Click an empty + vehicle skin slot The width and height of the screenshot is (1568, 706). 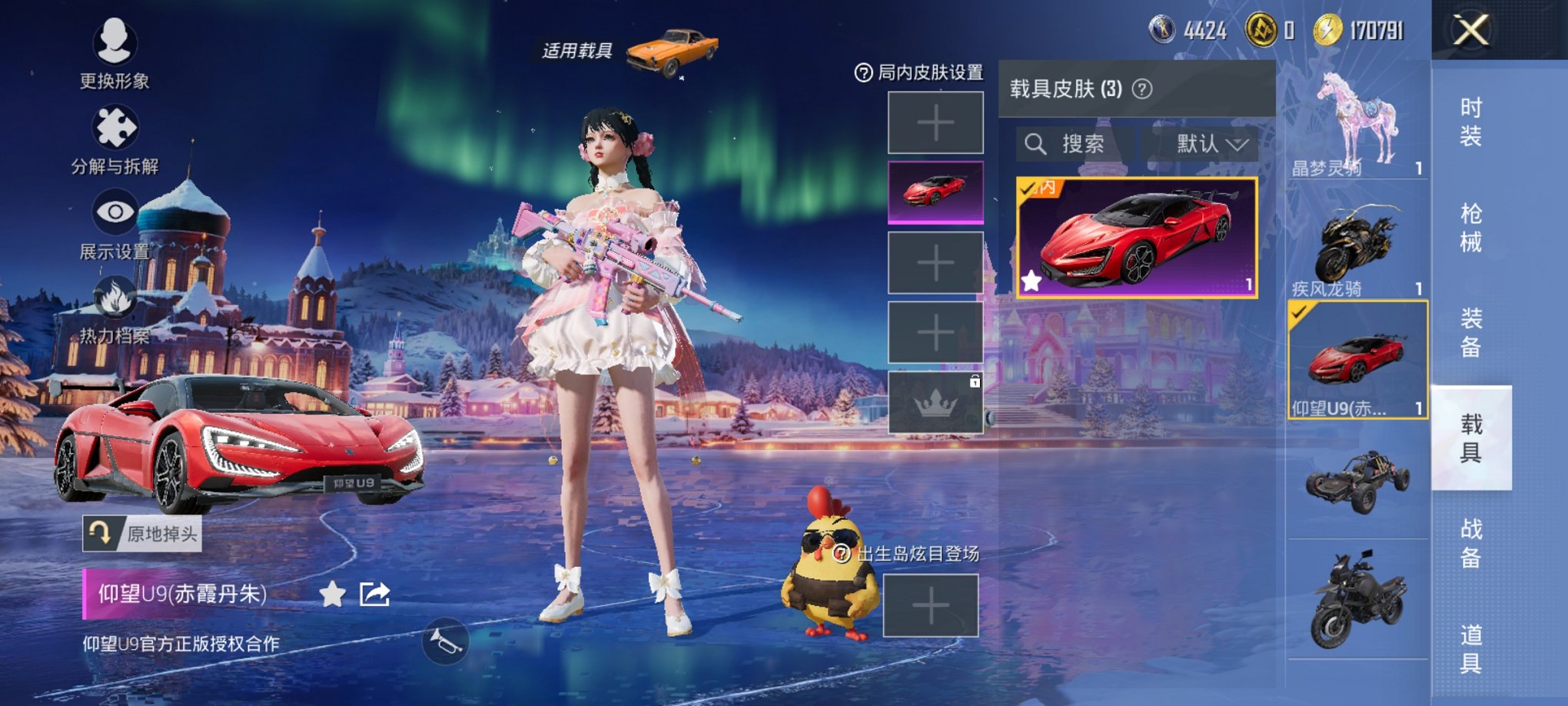click(935, 123)
